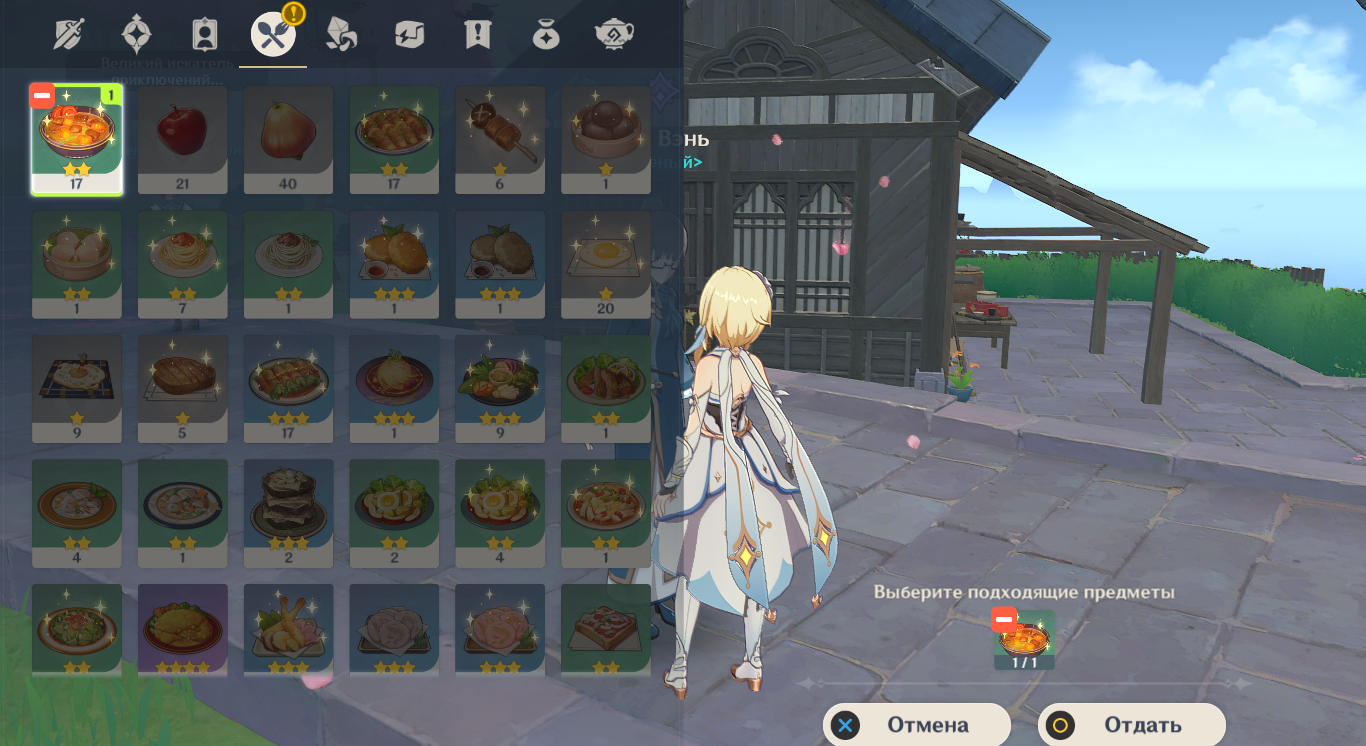Select the square pizza slice dish
The width and height of the screenshot is (1366, 746).
[x=606, y=630]
